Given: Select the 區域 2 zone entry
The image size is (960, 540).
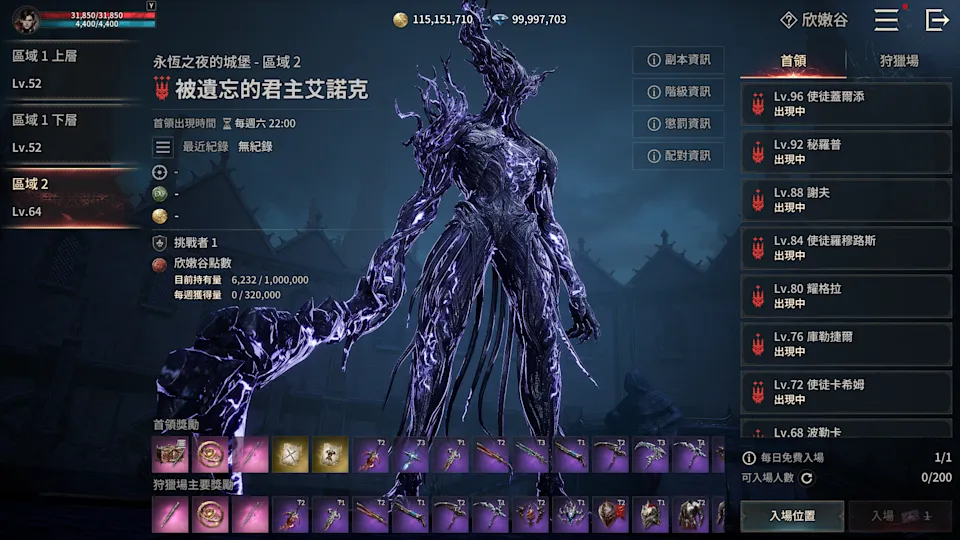Looking at the screenshot, I should [70, 197].
